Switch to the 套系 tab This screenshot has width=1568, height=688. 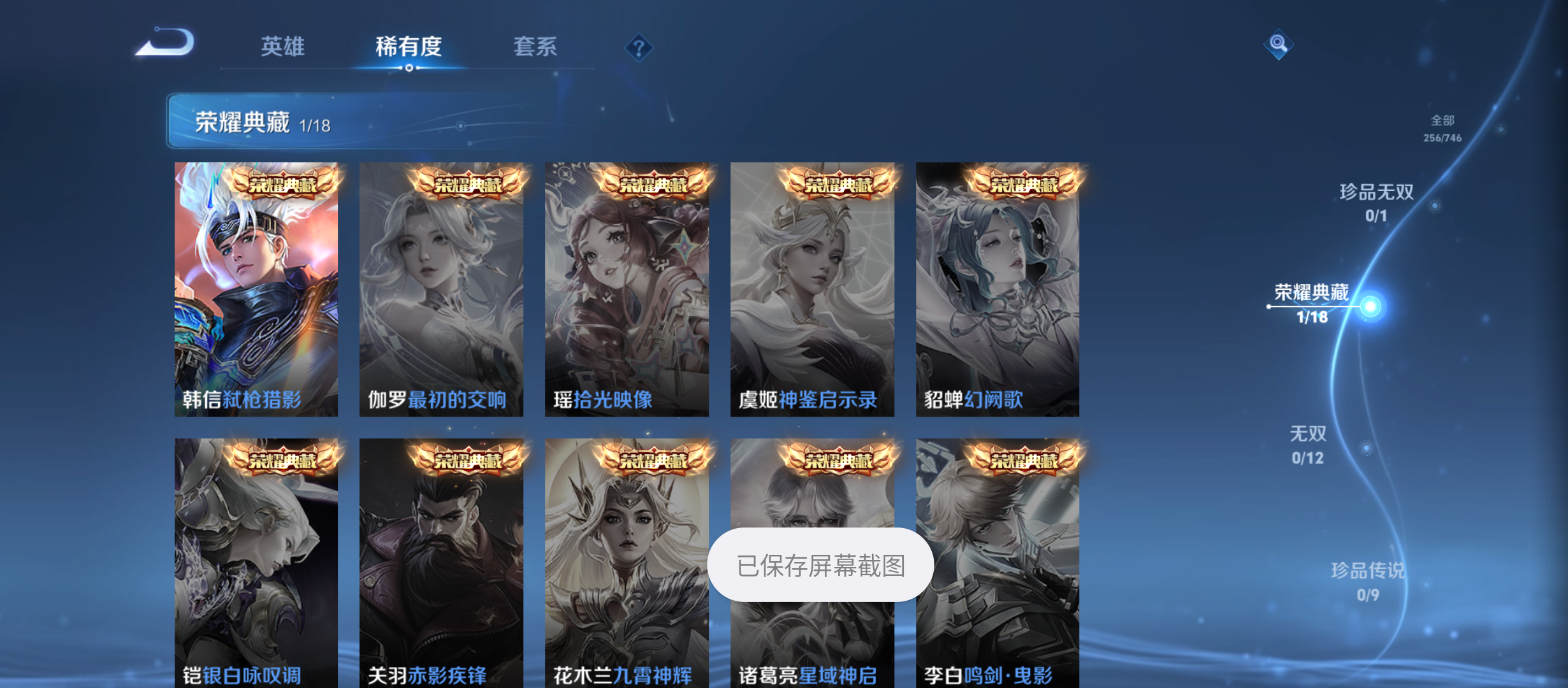pos(537,47)
